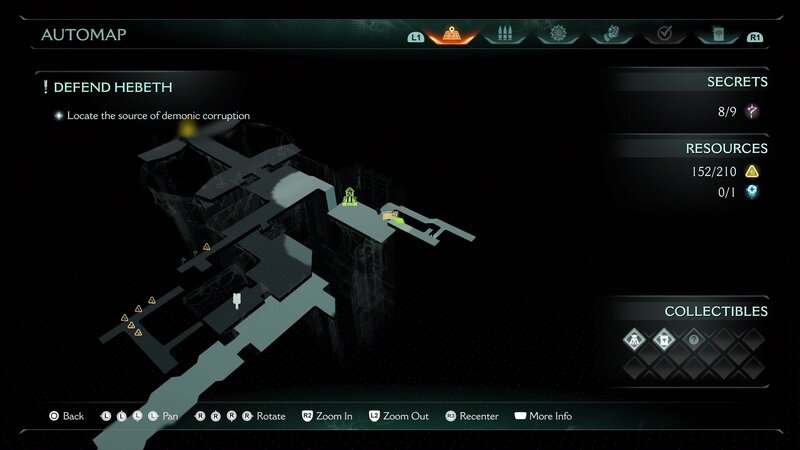Select the glowing yellow objective marker on map
Image resolution: width=800 pixels, height=450 pixels.
click(x=186, y=130)
